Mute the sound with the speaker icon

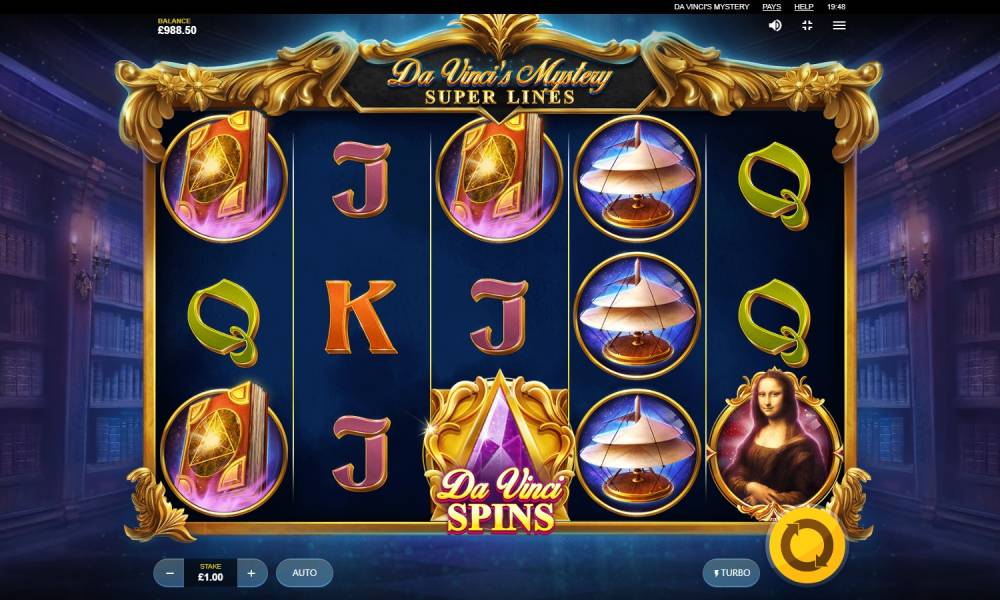point(775,25)
